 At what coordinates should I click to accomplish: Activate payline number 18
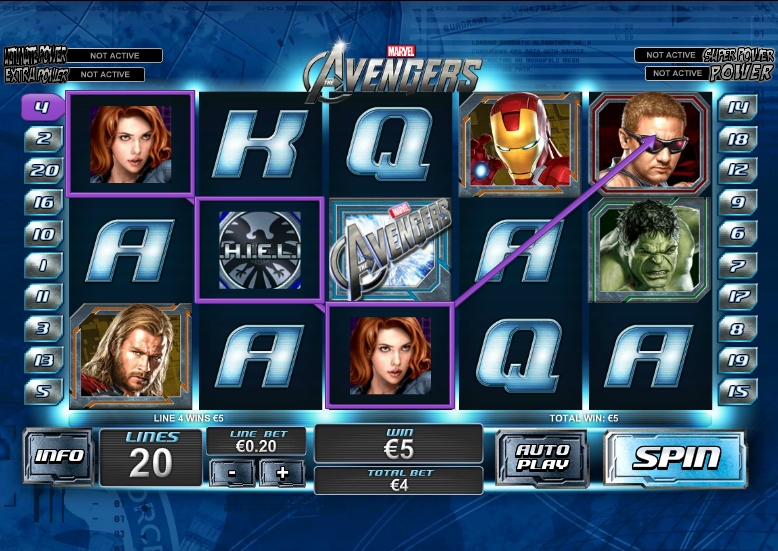[737, 138]
